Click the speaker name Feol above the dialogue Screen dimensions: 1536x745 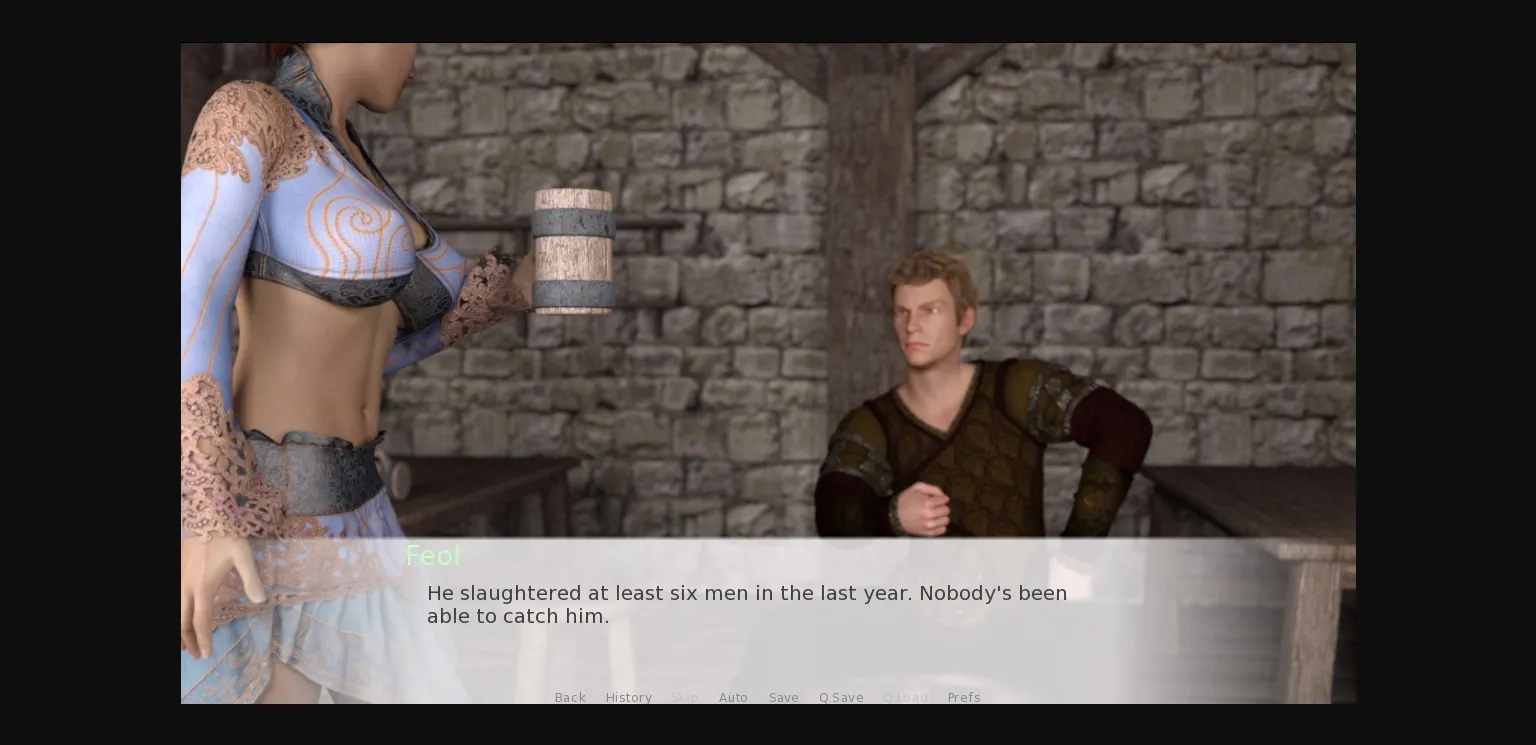[x=433, y=556]
